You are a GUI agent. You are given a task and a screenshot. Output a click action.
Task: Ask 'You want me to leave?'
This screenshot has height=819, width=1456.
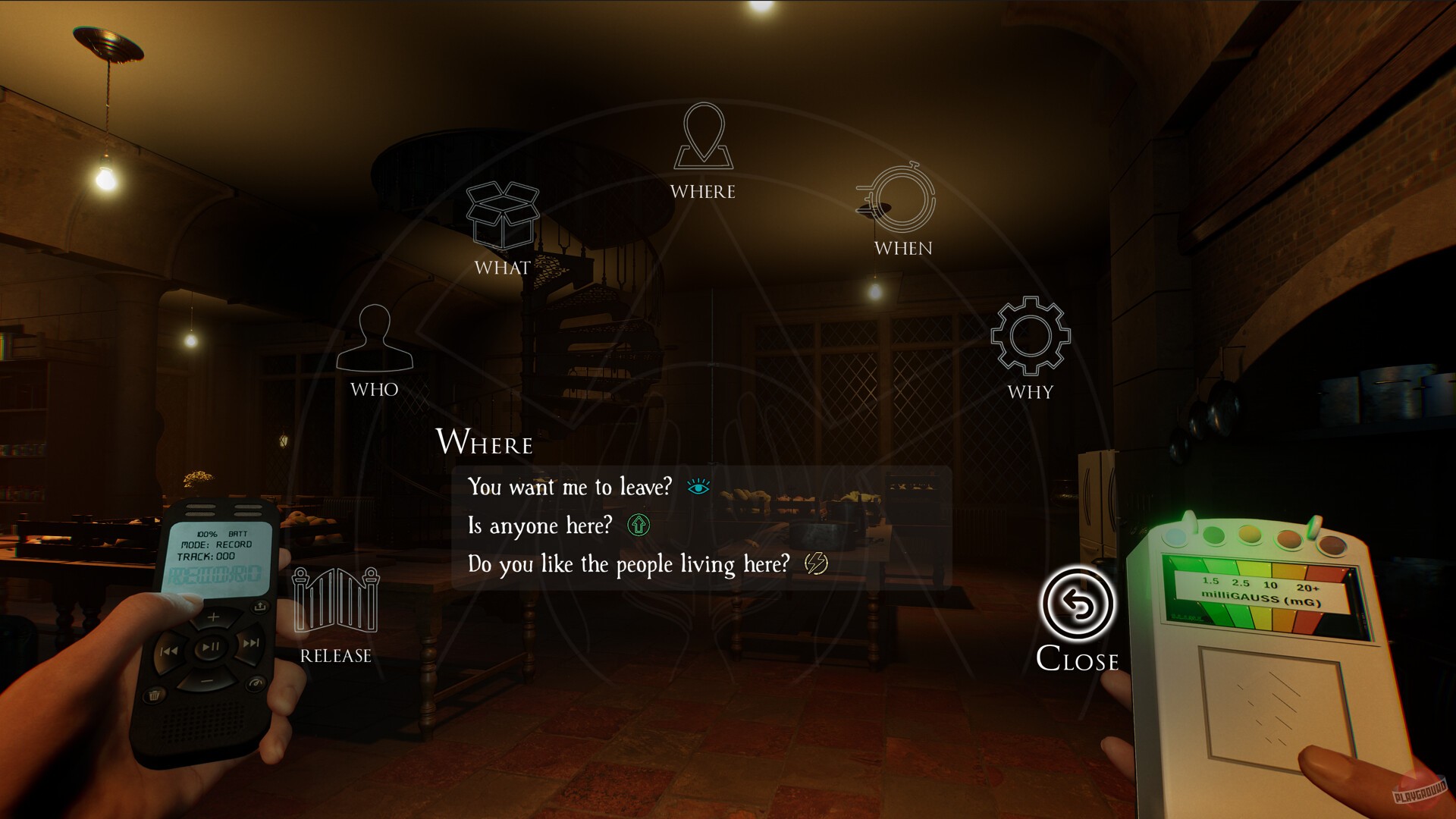coord(570,488)
